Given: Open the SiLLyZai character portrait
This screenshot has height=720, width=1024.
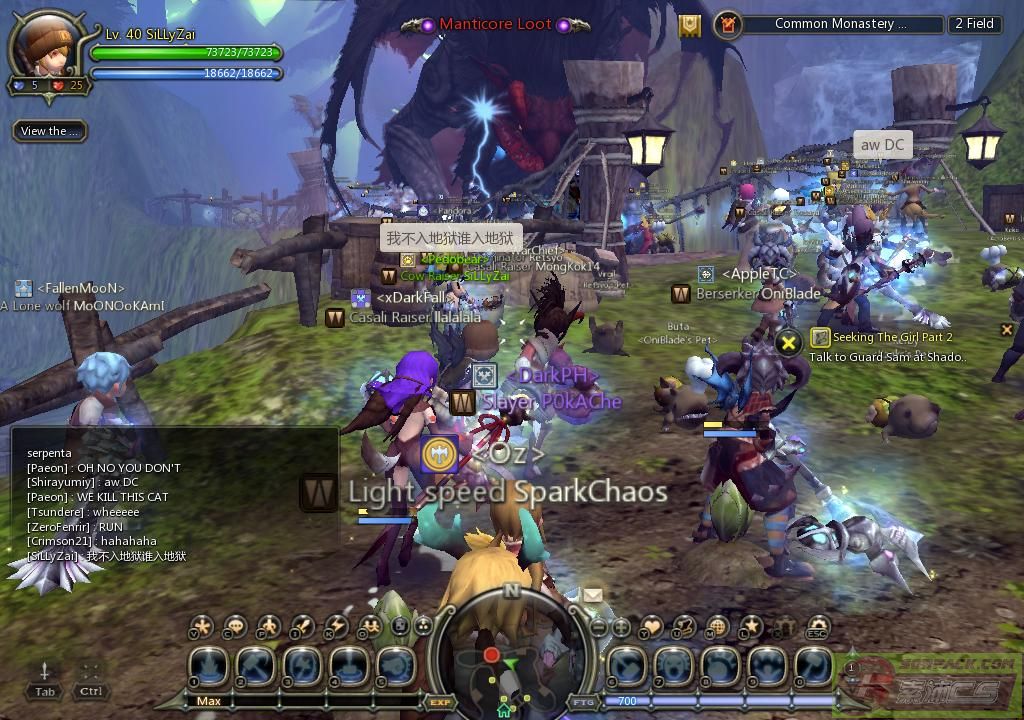Looking at the screenshot, I should 44,47.
